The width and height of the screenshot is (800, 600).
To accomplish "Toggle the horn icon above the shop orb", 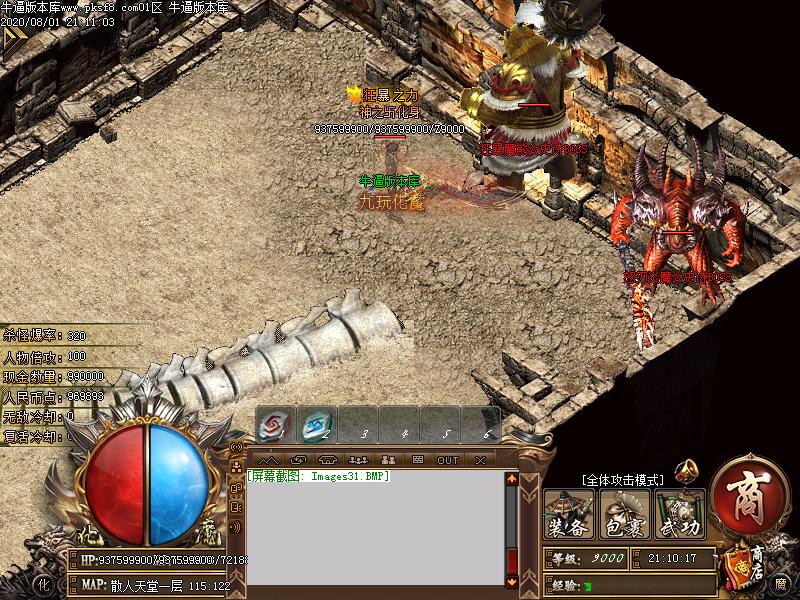I will tap(687, 469).
